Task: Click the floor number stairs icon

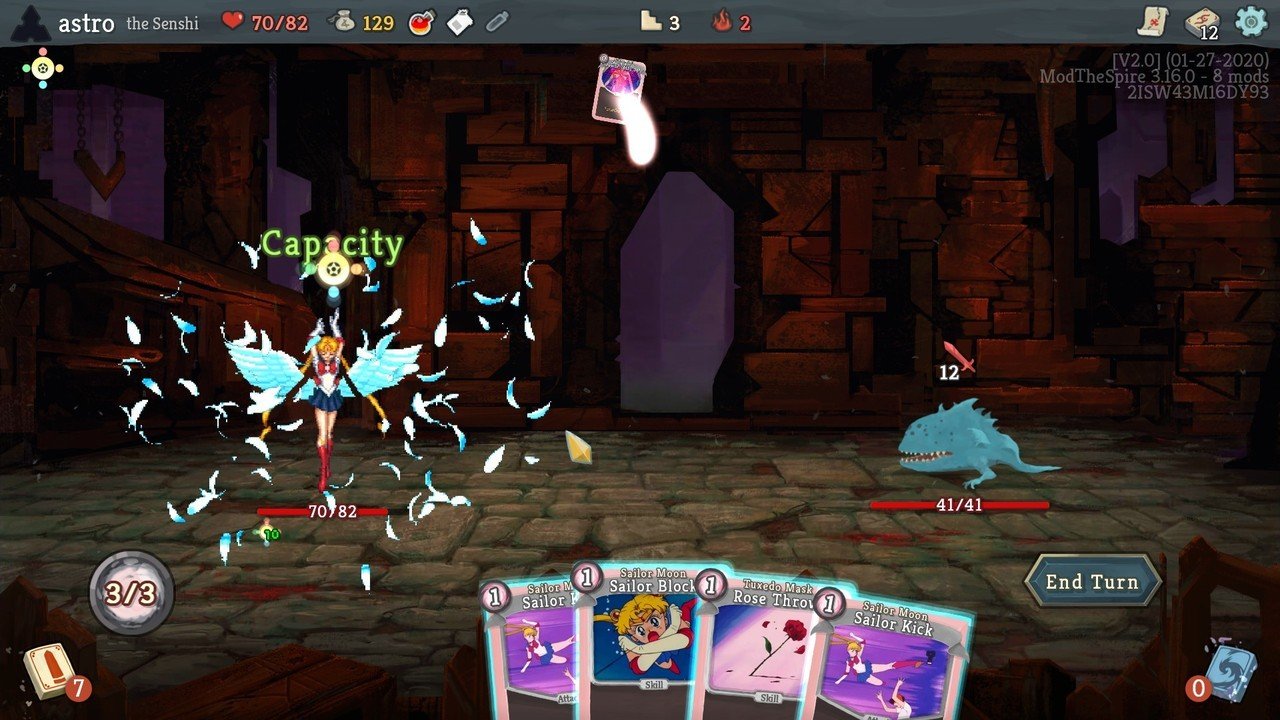Action: tap(654, 18)
